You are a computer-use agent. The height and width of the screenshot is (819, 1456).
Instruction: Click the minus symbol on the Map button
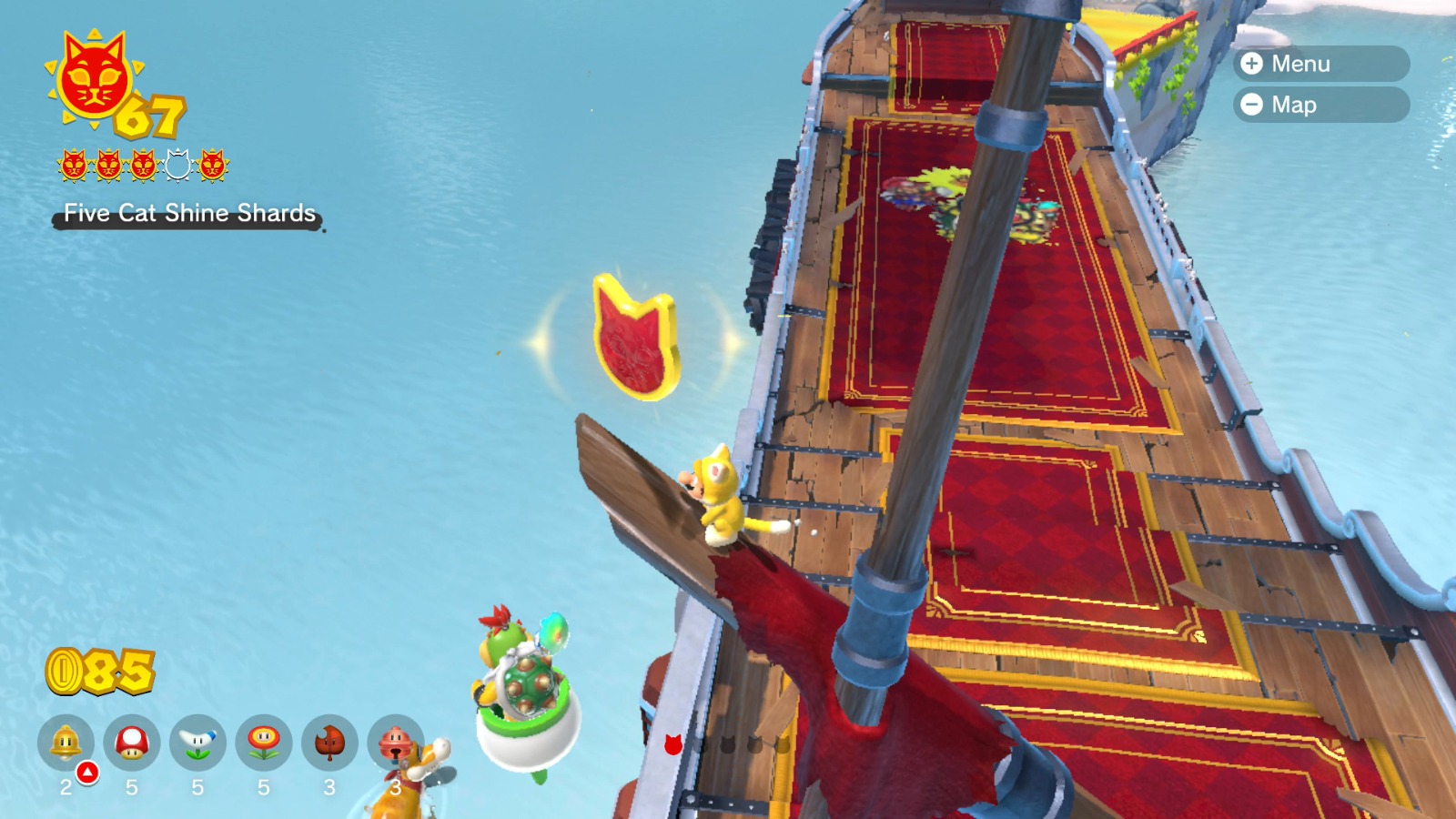(x=1251, y=105)
